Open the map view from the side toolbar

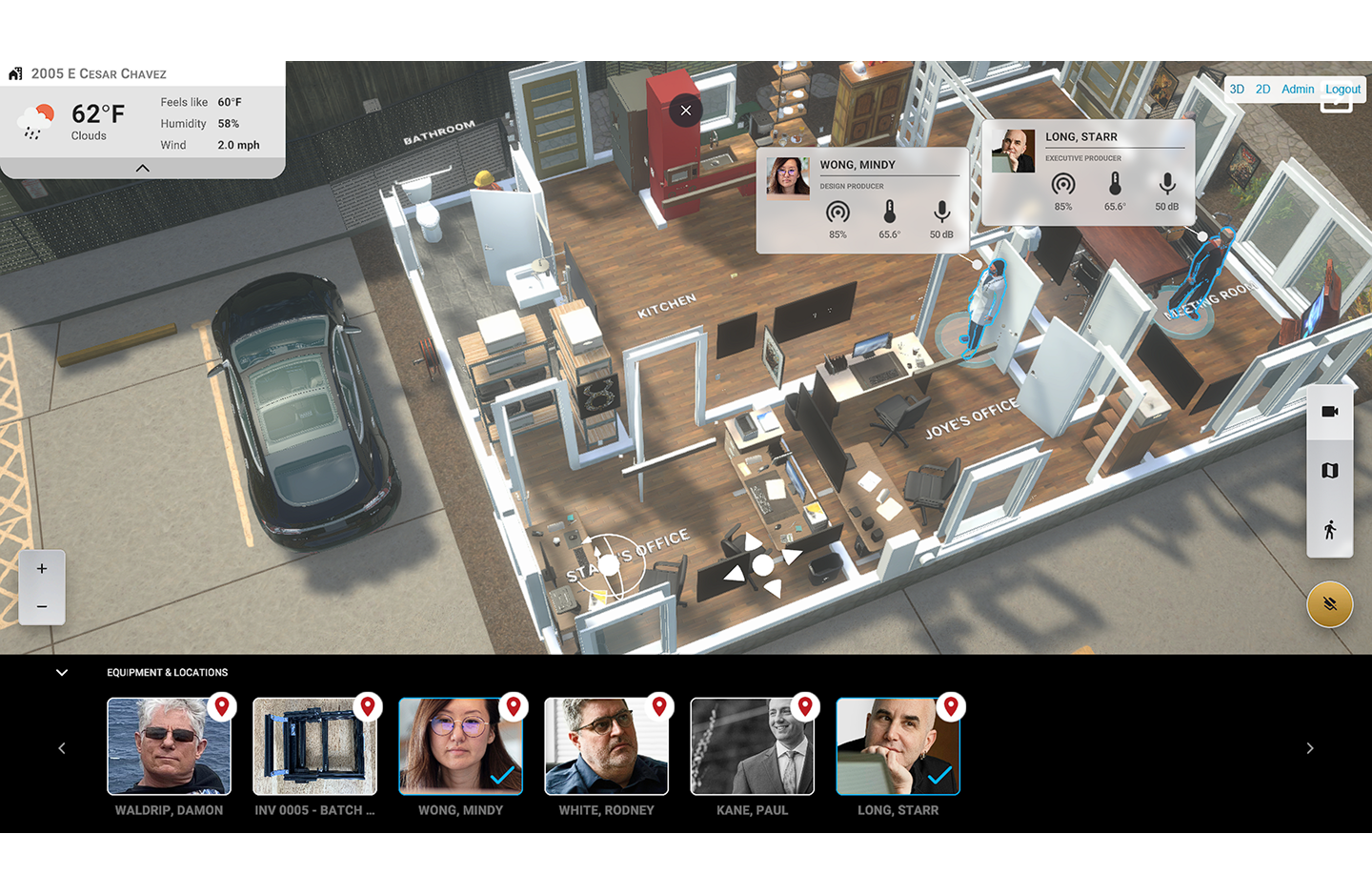point(1329,469)
